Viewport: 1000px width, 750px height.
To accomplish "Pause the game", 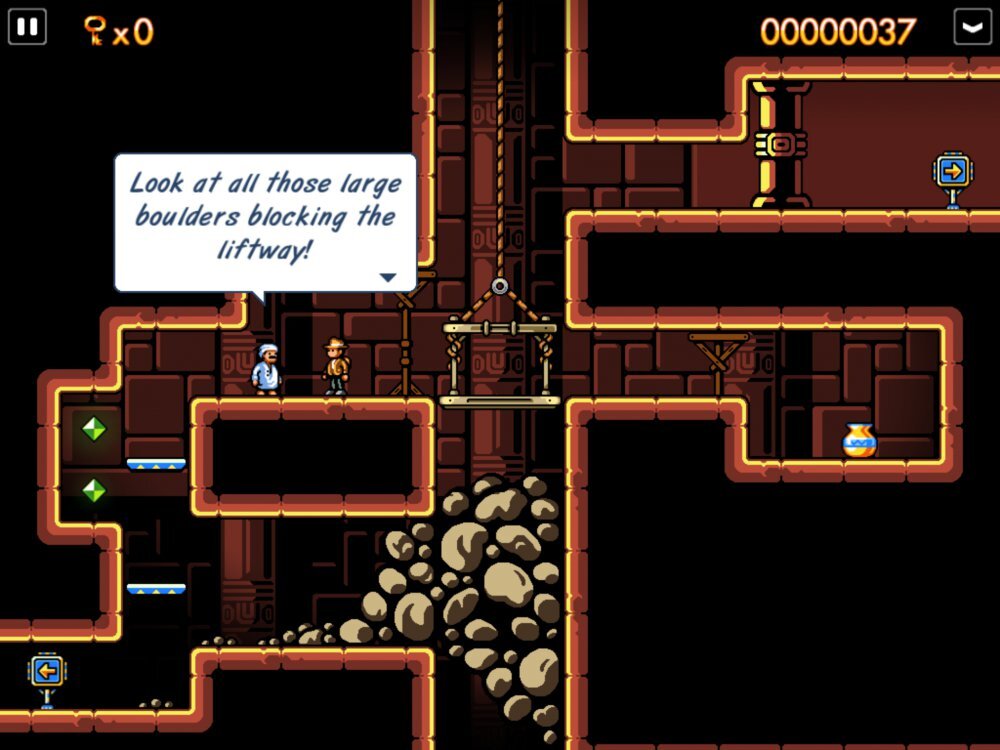I will (27, 27).
